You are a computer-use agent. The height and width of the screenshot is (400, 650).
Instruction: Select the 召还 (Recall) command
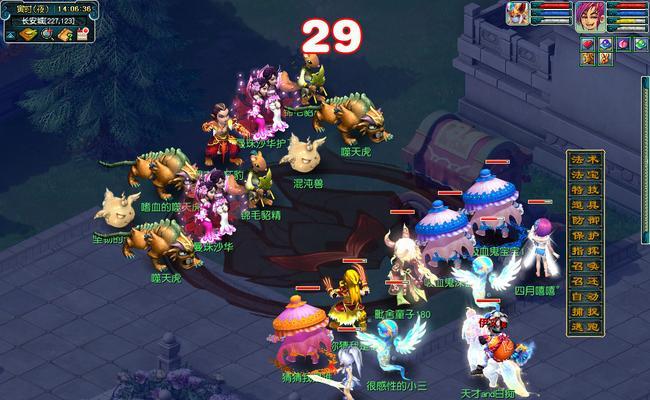[x=584, y=281]
